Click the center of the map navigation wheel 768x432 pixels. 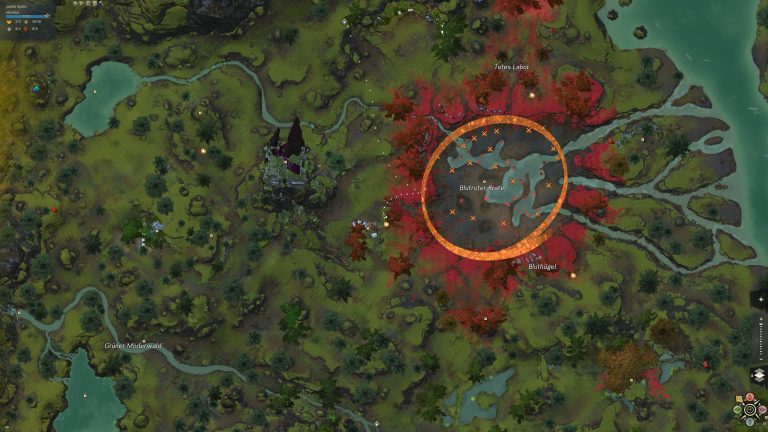coord(750,408)
